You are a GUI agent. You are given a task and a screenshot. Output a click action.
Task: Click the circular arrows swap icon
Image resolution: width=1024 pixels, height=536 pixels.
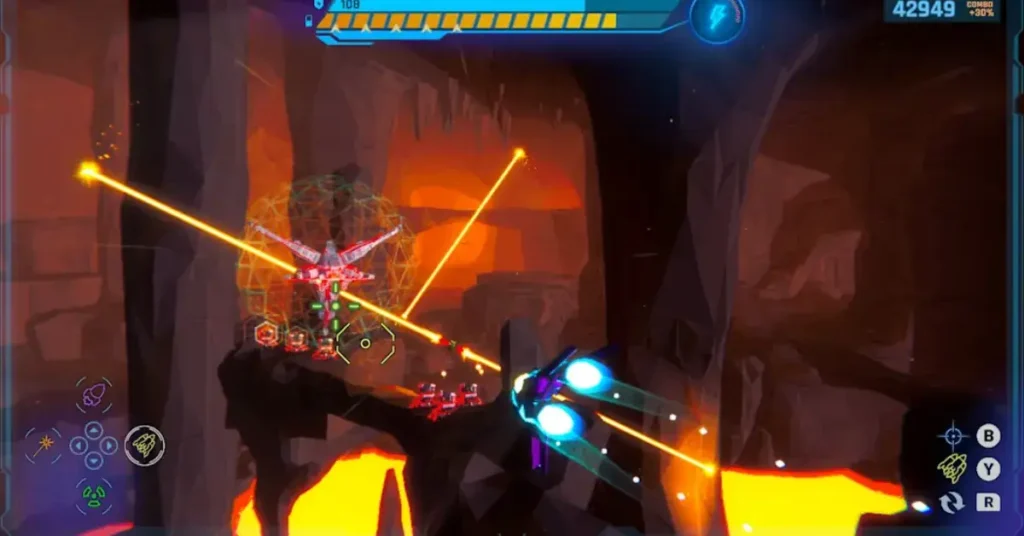coord(952,502)
